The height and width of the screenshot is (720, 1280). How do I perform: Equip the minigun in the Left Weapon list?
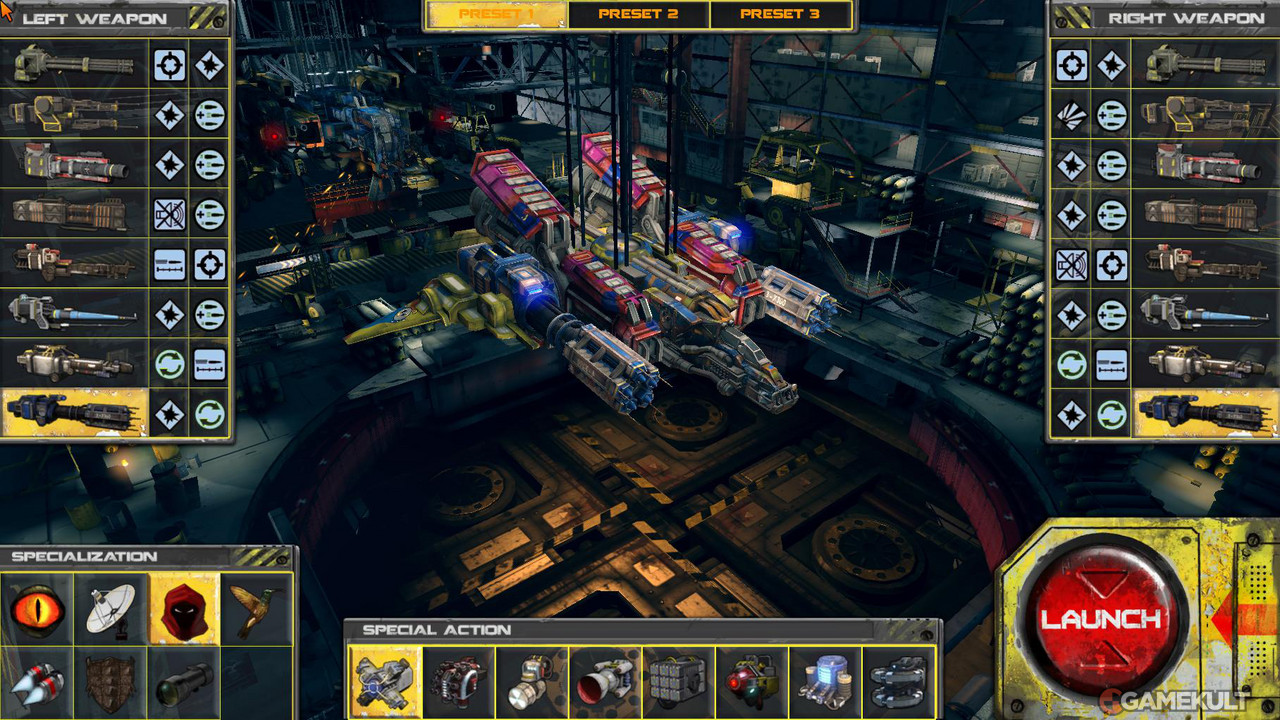click(x=75, y=65)
